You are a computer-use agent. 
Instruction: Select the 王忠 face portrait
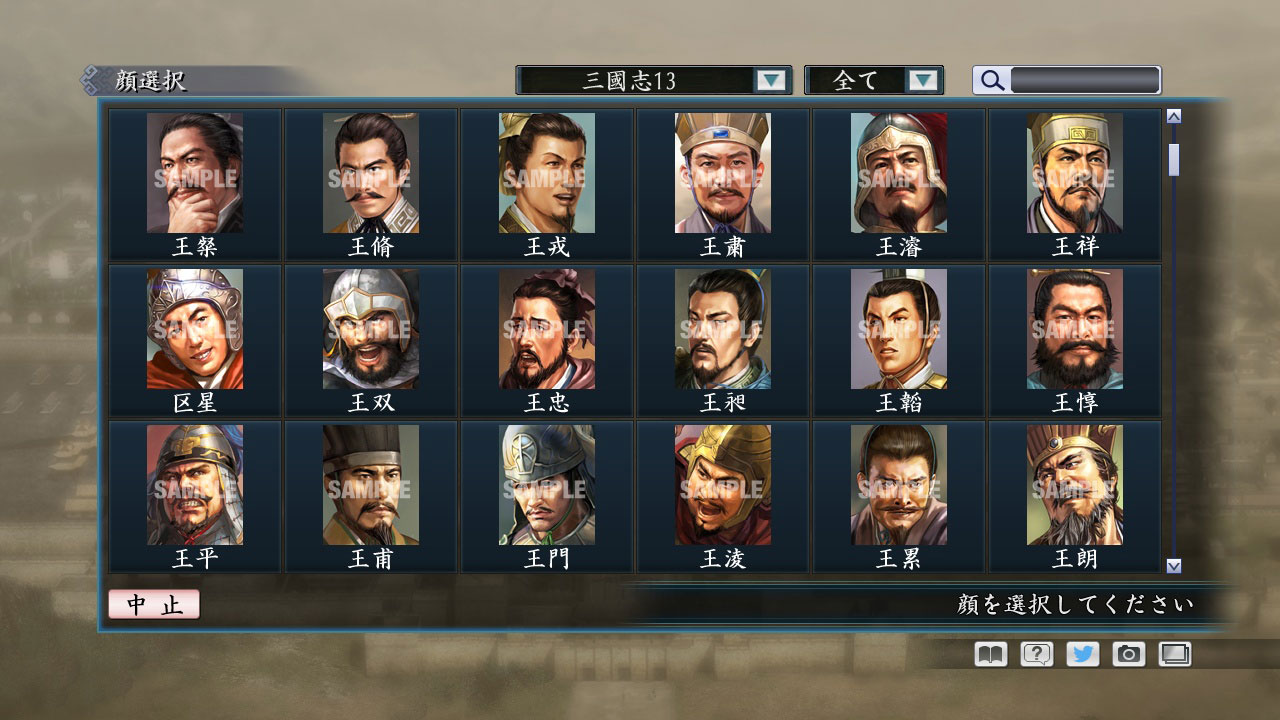tap(545, 330)
